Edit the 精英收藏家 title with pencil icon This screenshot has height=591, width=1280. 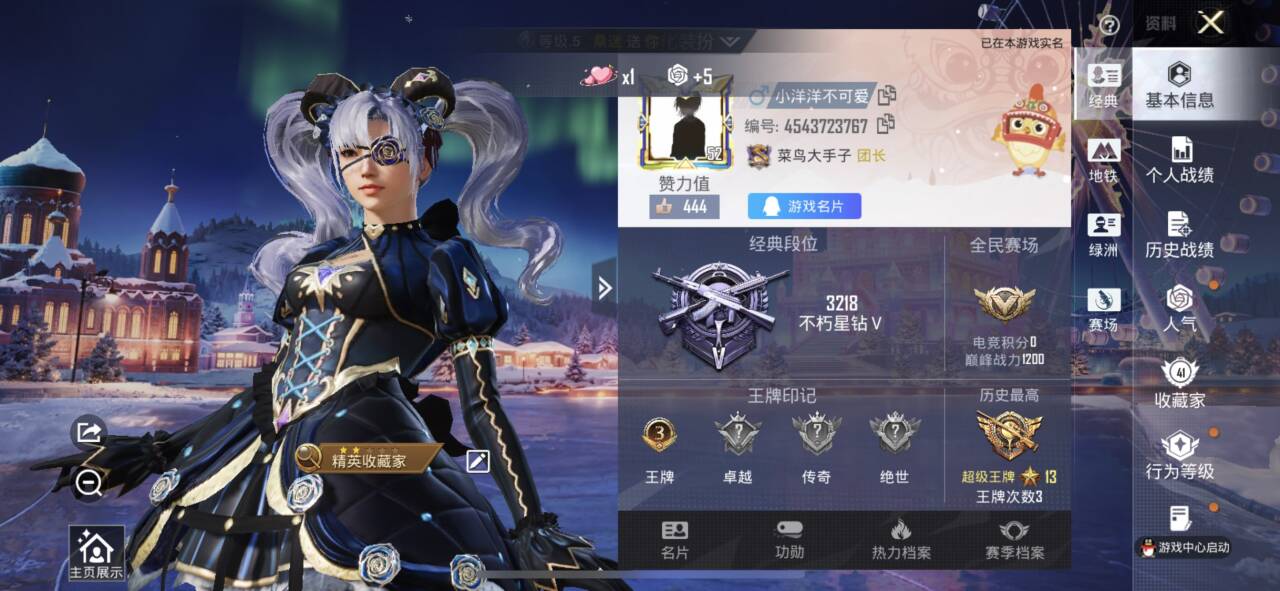[x=478, y=460]
